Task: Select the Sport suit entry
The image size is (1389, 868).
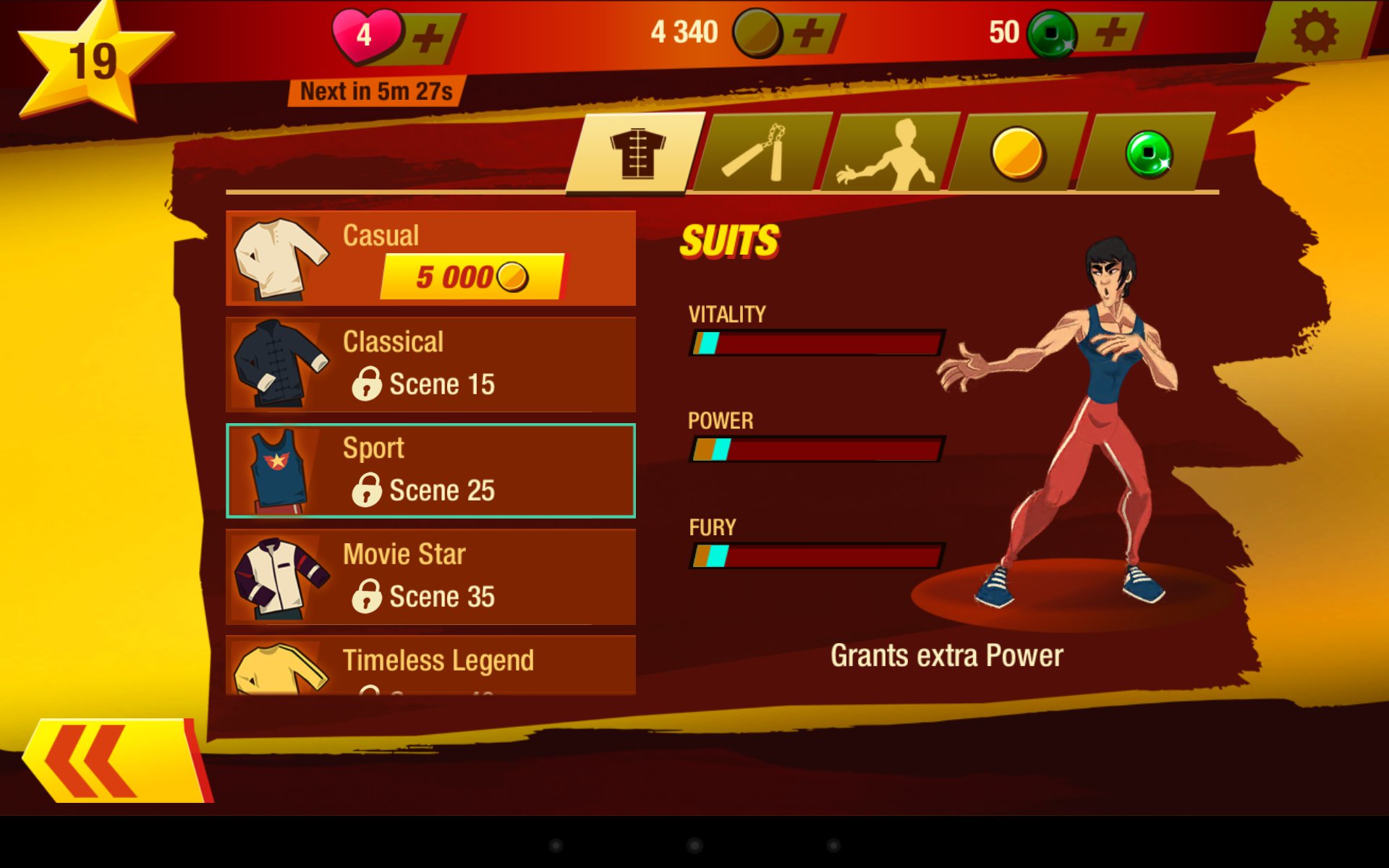Action: click(x=430, y=471)
